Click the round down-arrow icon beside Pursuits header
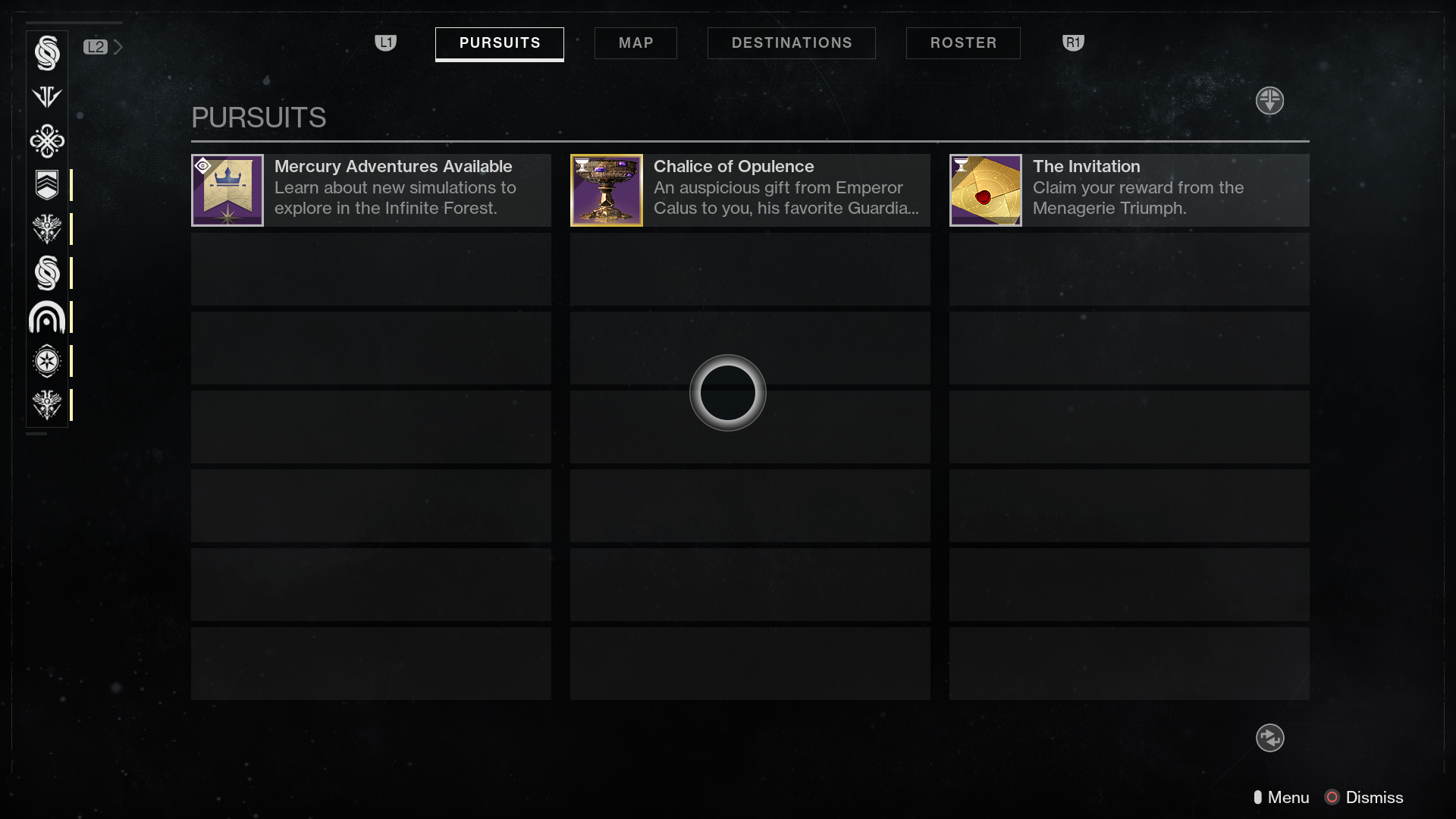The width and height of the screenshot is (1456, 819). (1269, 100)
